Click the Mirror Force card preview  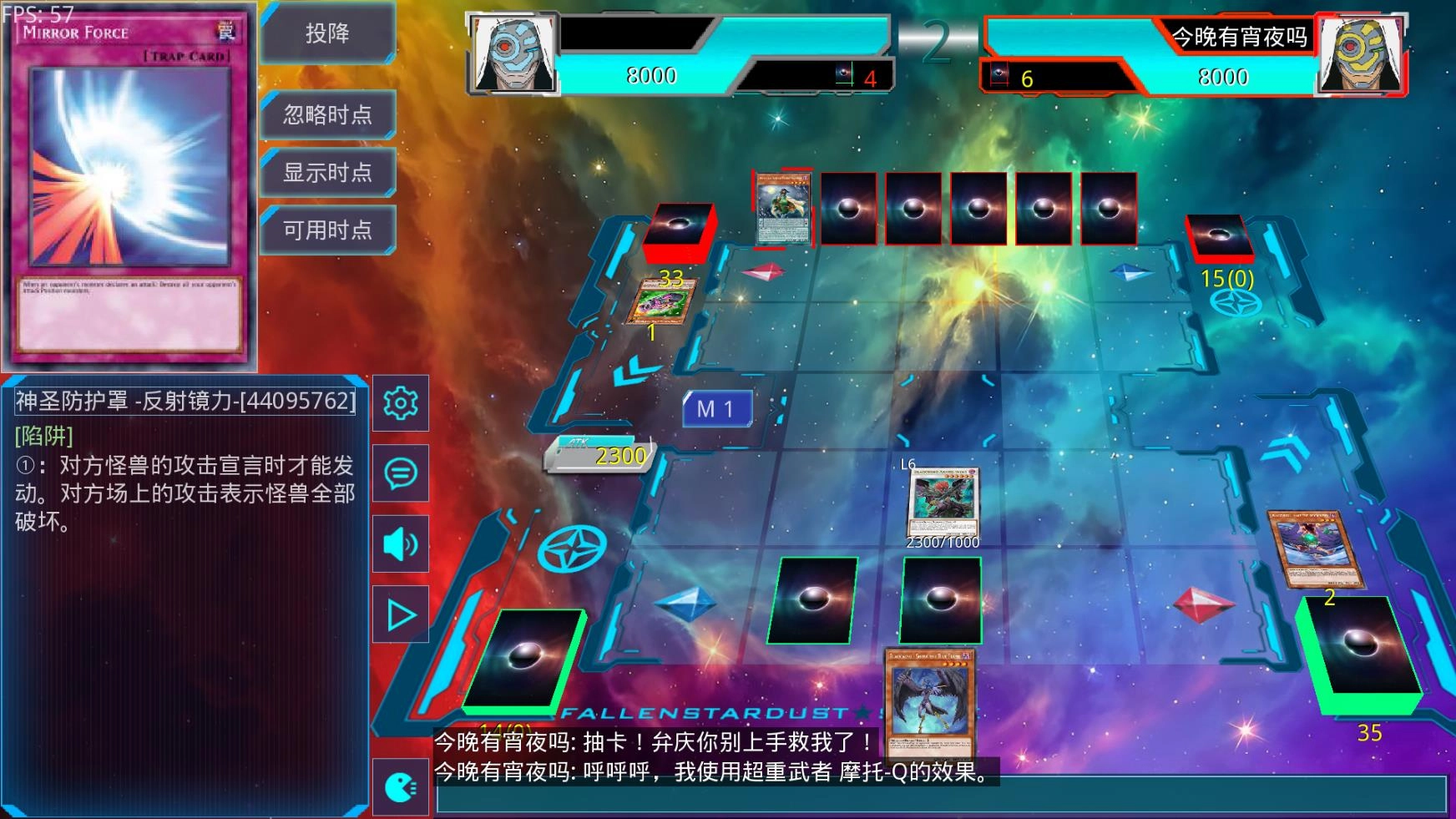click(125, 184)
